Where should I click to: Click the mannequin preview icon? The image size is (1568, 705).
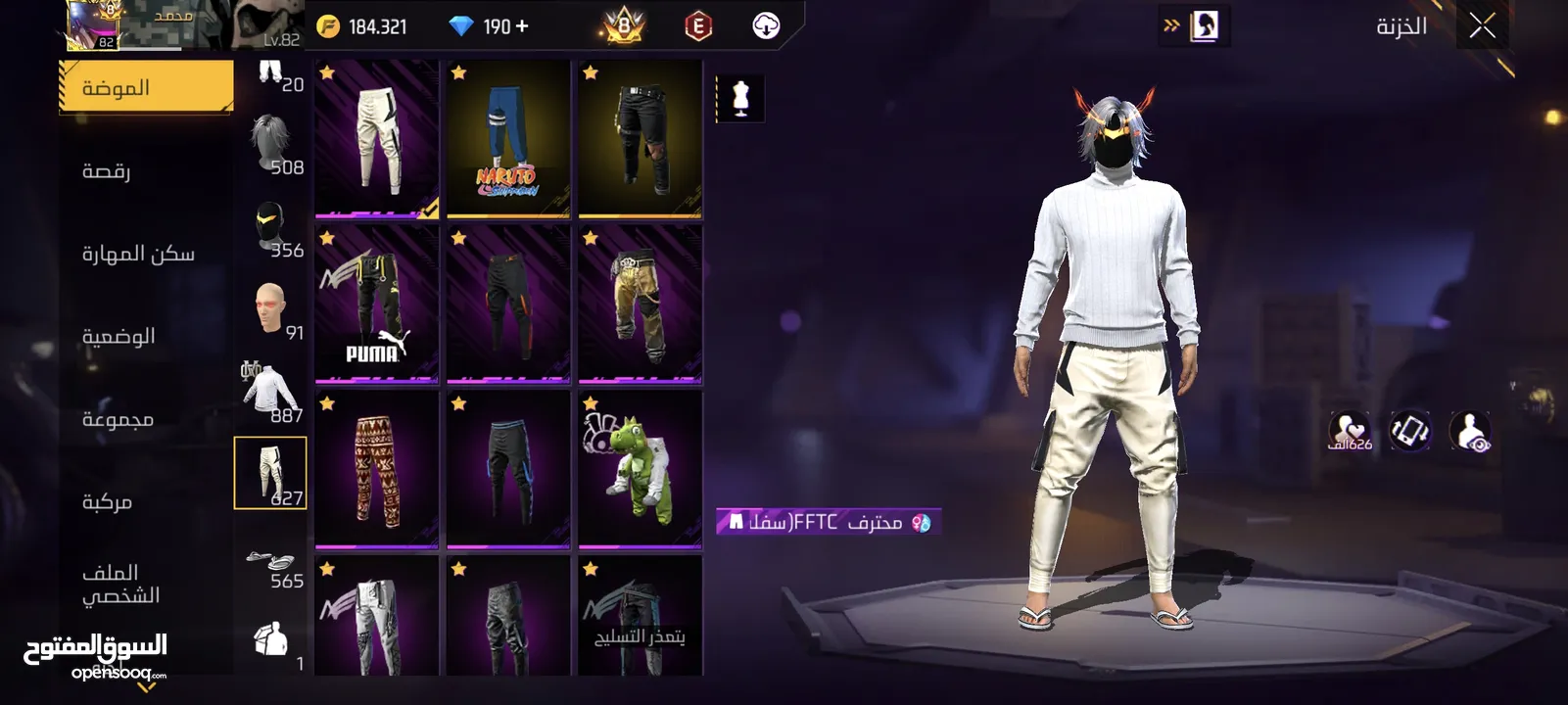pyautogui.click(x=740, y=99)
